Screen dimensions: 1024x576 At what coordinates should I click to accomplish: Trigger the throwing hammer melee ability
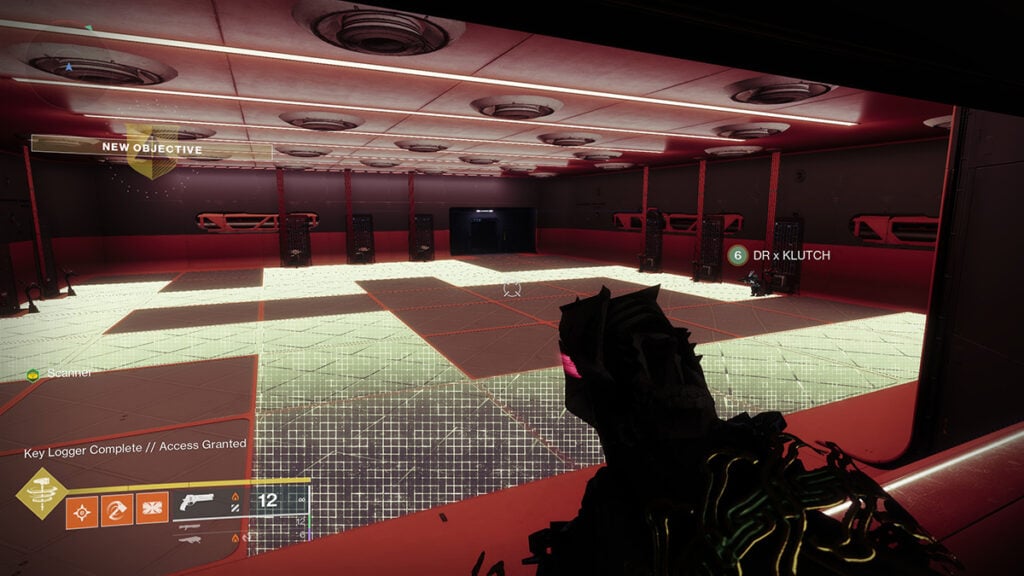116,512
